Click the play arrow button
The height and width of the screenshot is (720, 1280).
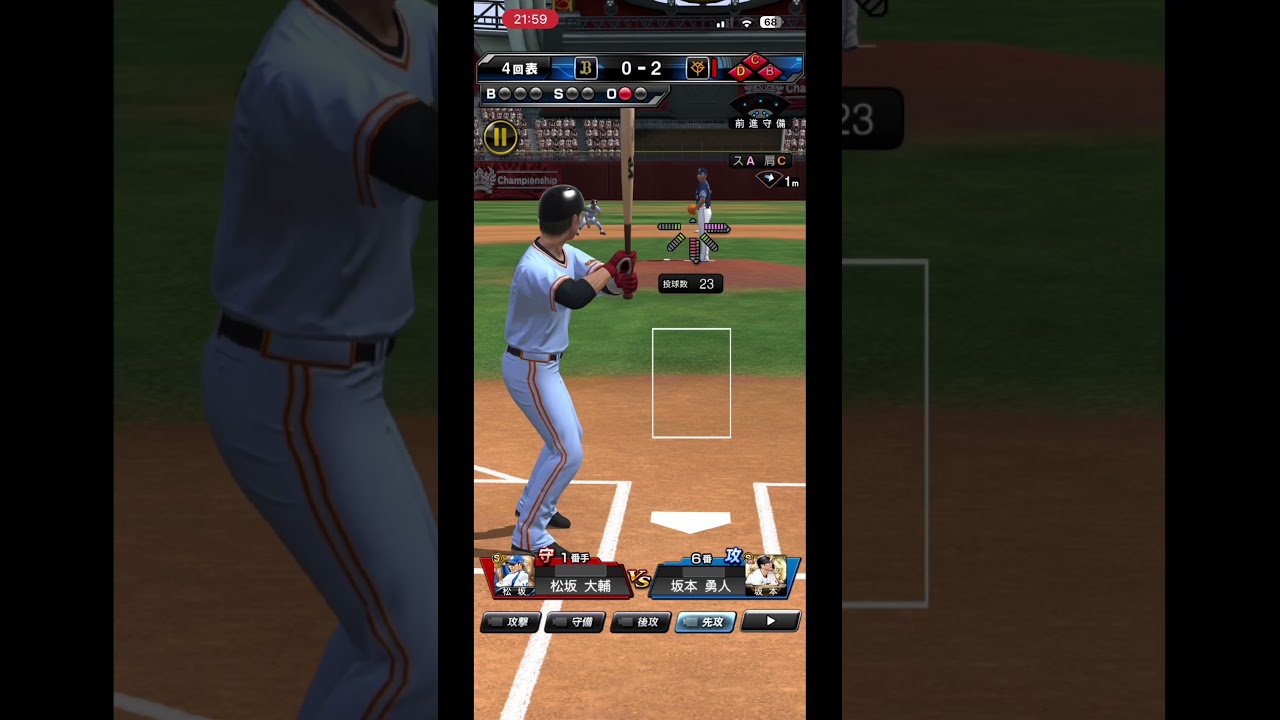[x=770, y=621]
